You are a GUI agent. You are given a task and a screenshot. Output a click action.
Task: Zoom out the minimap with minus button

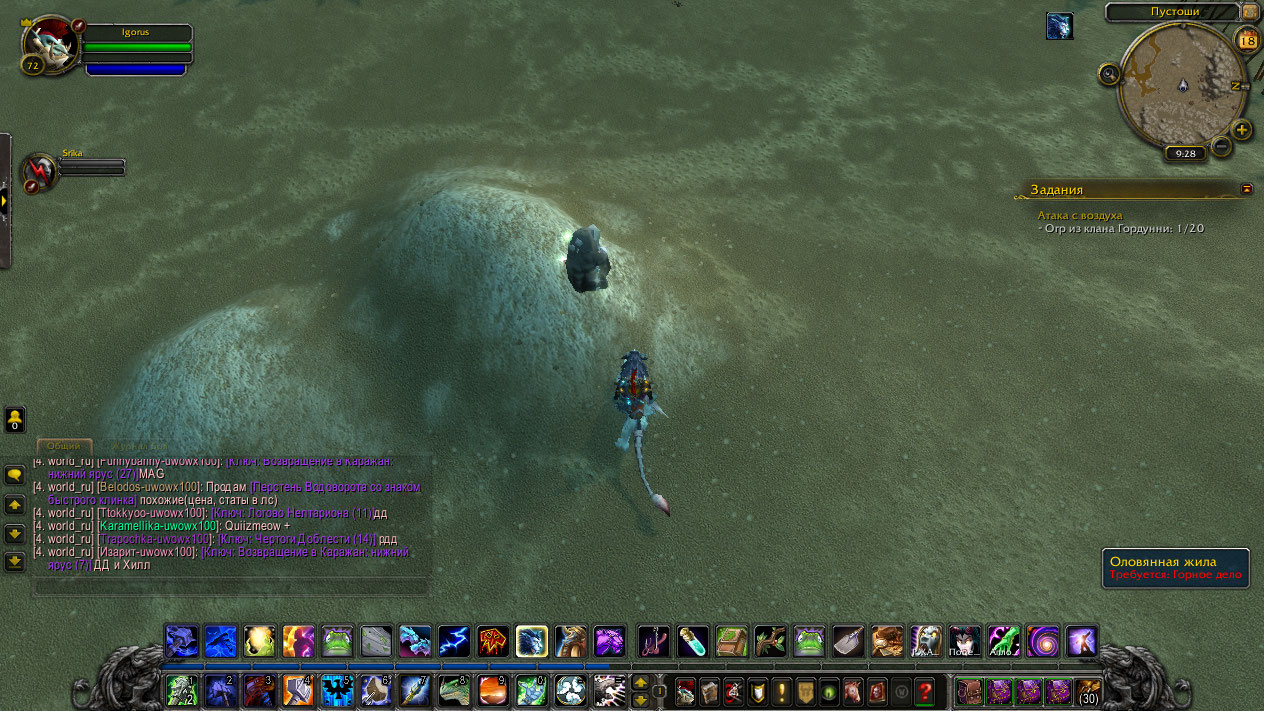pos(1221,147)
